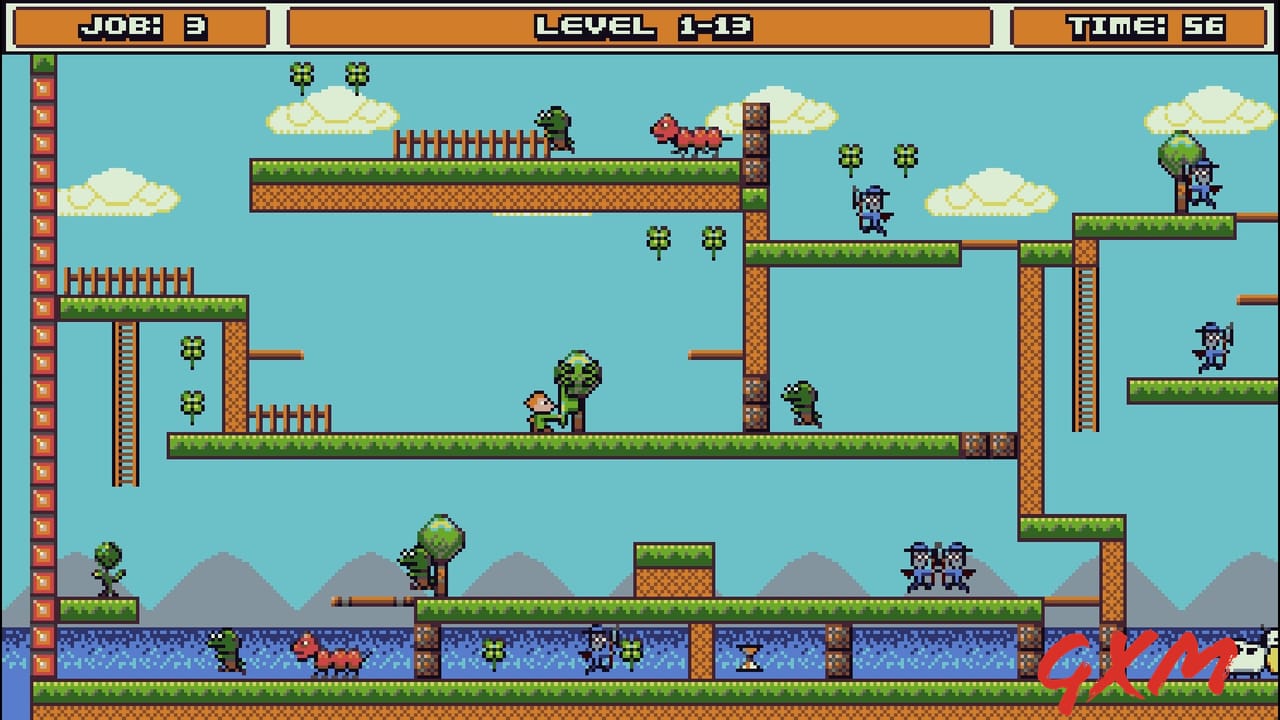1280x720 pixels.
Task: Select the small green dinosaur on the middle platform
Action: 800,404
